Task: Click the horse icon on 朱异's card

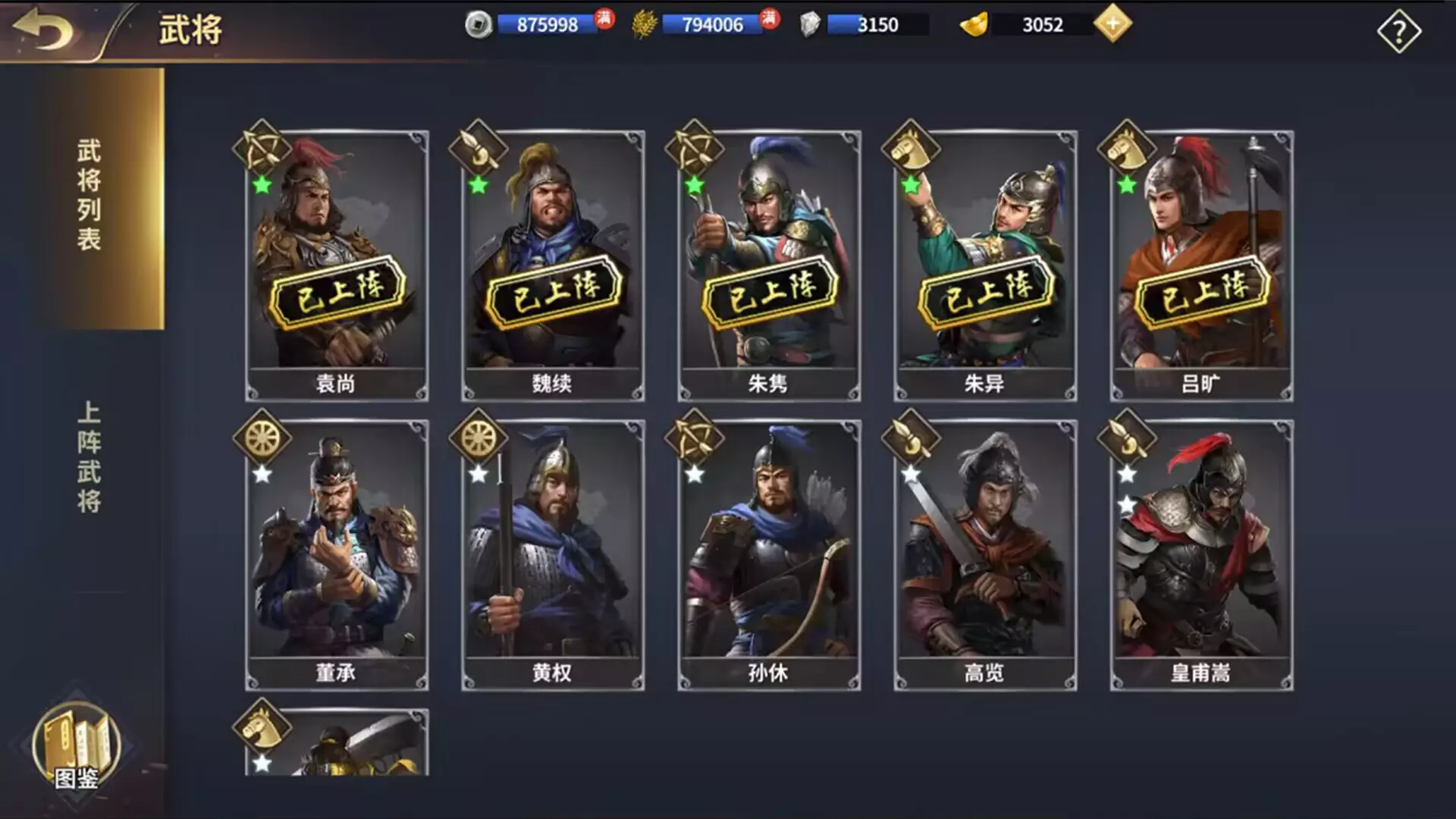Action: (x=910, y=146)
